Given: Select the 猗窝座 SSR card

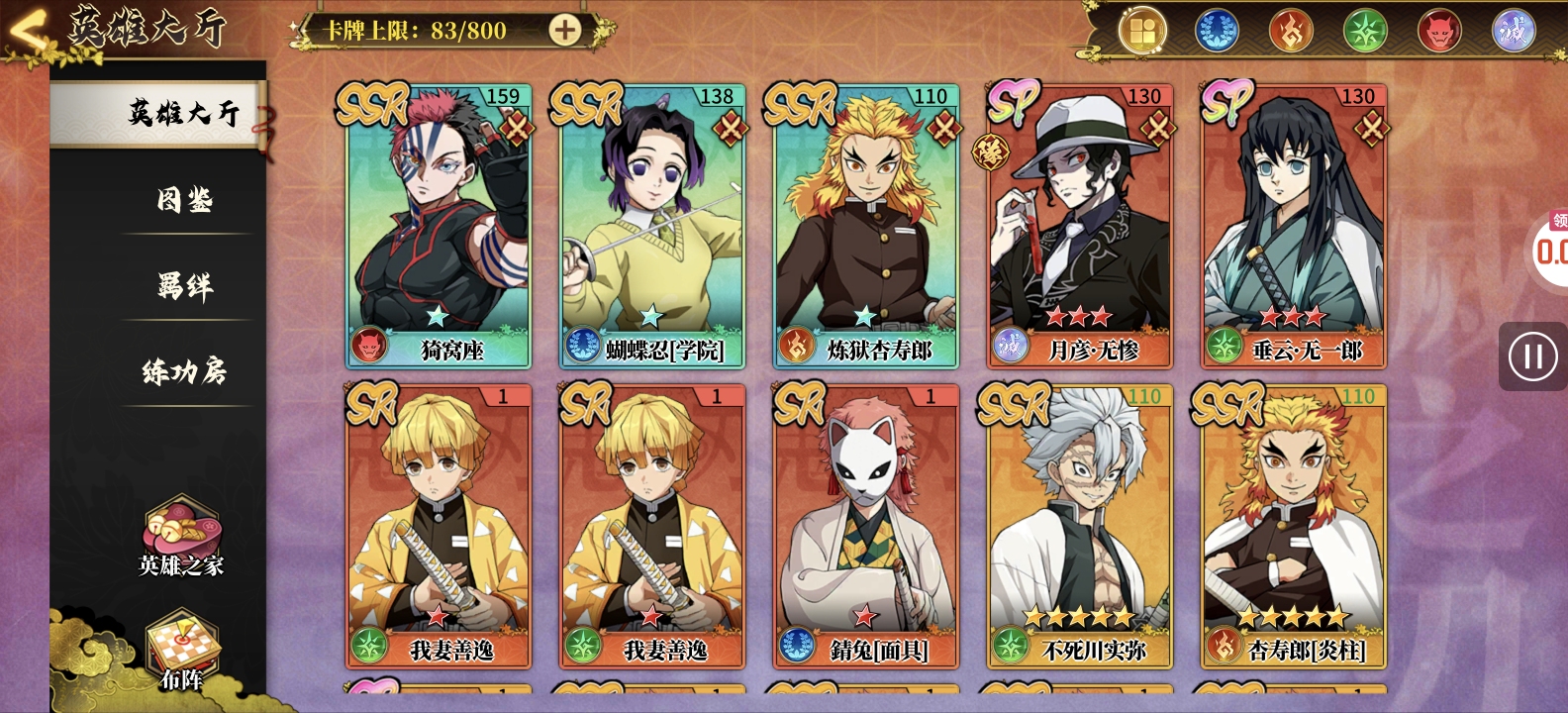Looking at the screenshot, I should (x=439, y=227).
